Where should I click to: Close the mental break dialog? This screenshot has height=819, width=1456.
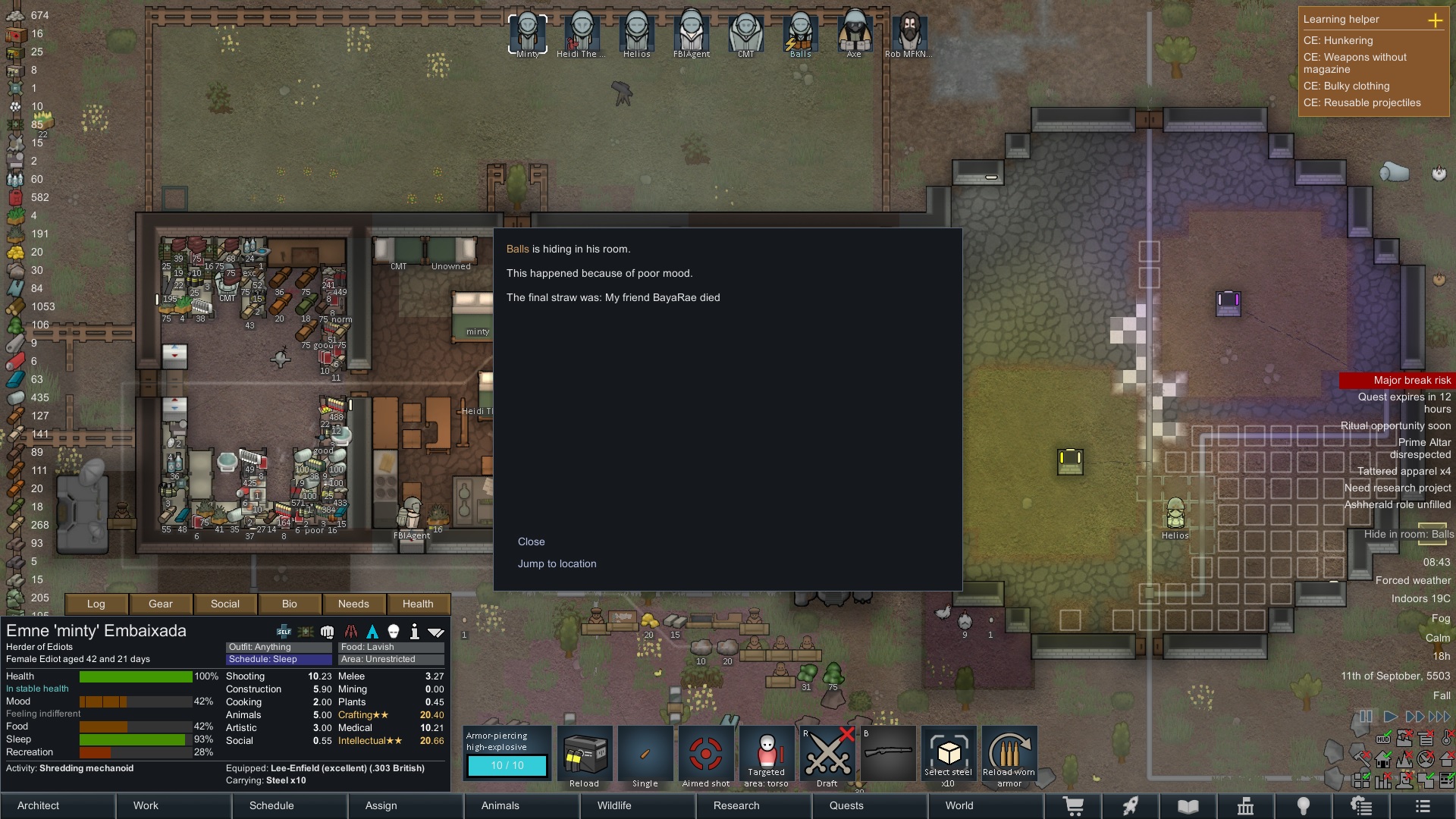pos(531,541)
